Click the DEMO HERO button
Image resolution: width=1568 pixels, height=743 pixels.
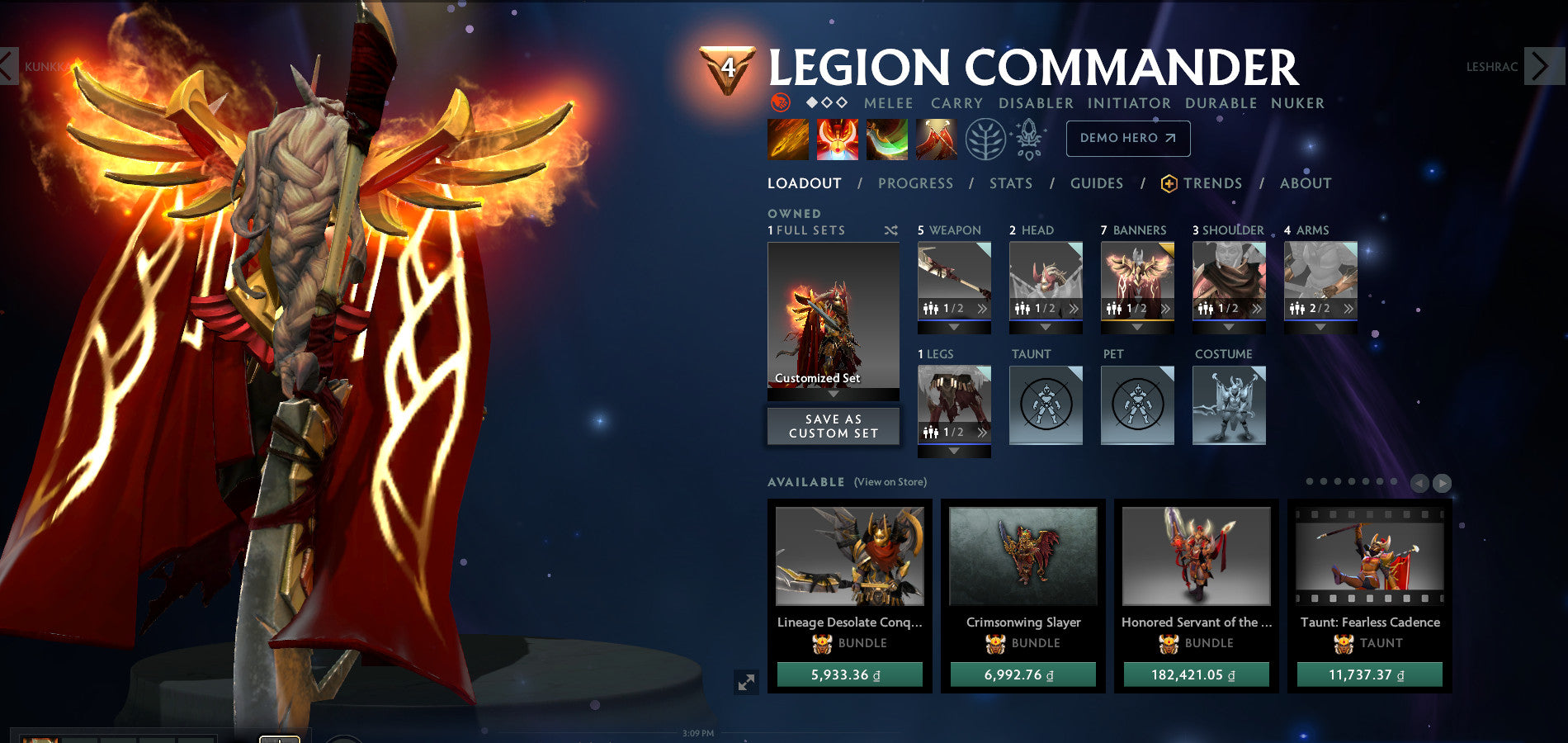pyautogui.click(x=1127, y=138)
